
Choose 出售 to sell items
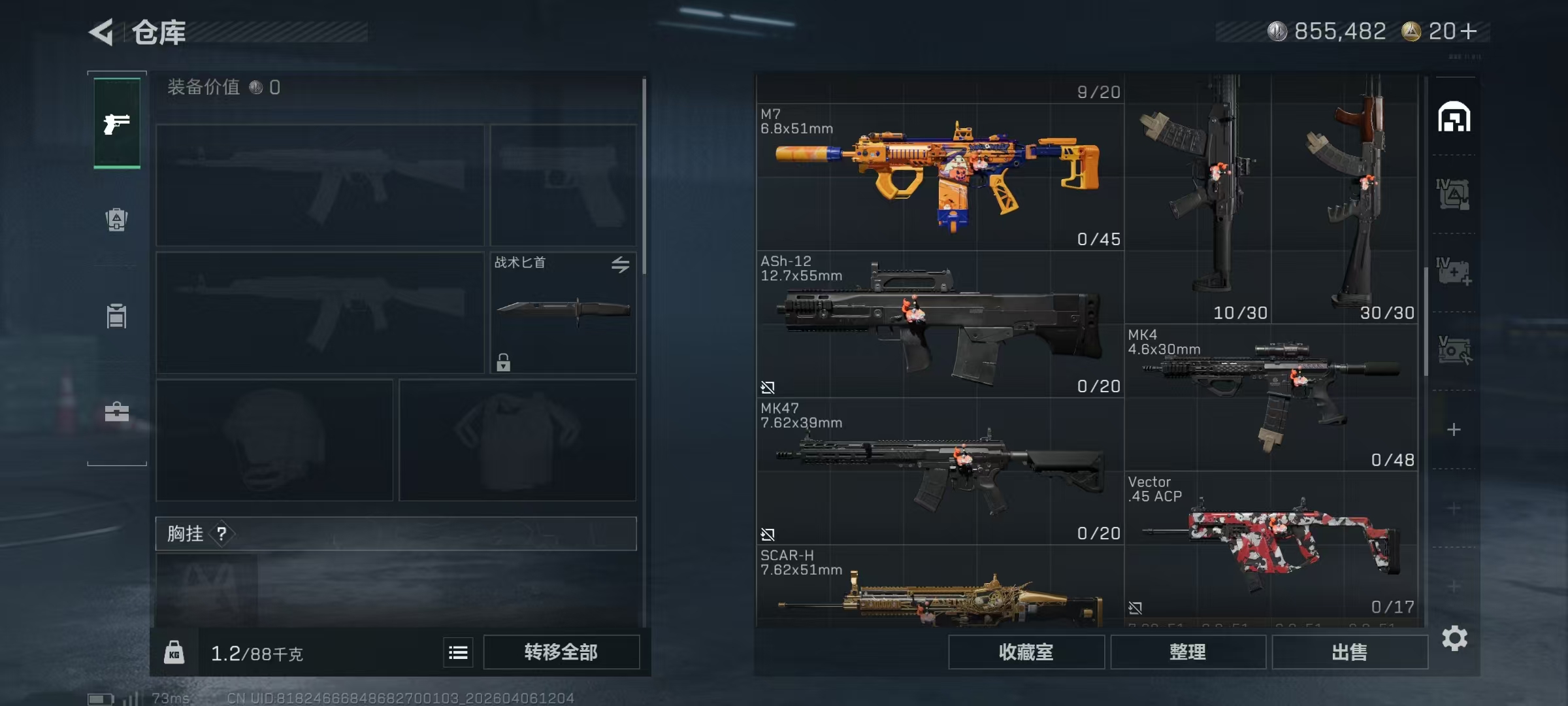point(1349,652)
